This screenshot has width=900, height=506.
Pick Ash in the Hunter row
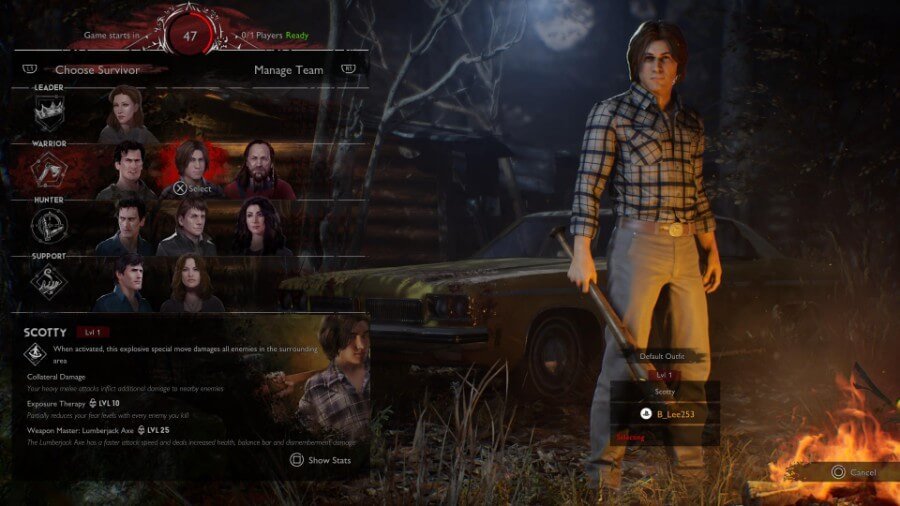point(128,226)
